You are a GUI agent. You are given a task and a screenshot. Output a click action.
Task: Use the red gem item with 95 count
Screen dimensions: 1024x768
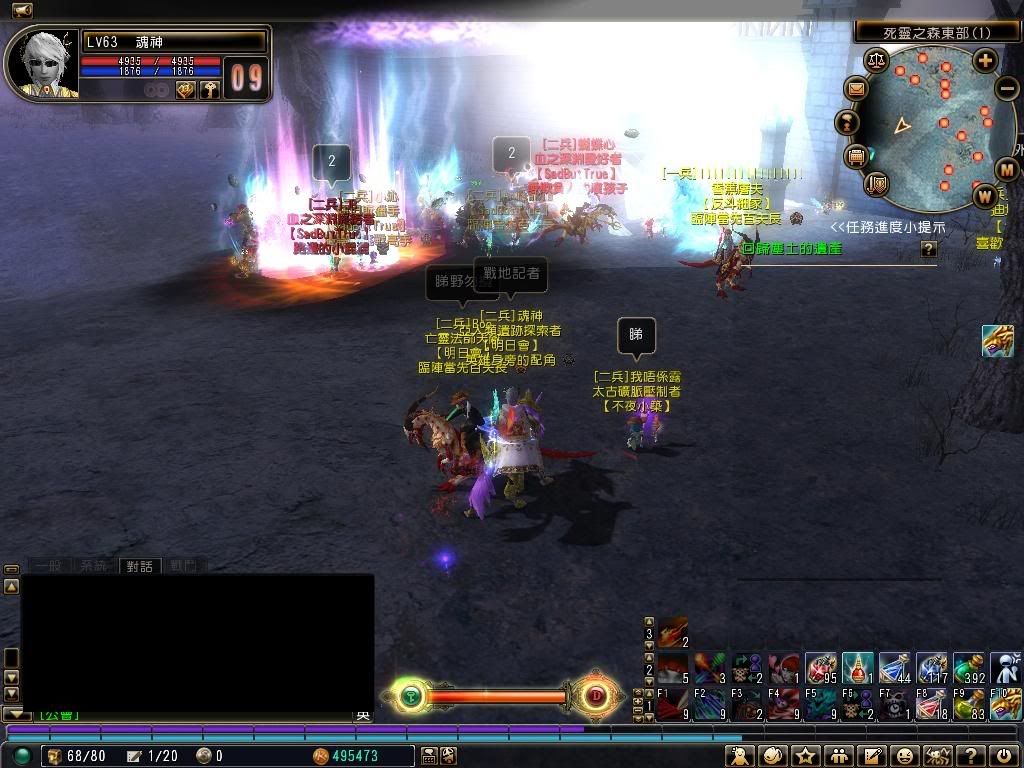(821, 667)
